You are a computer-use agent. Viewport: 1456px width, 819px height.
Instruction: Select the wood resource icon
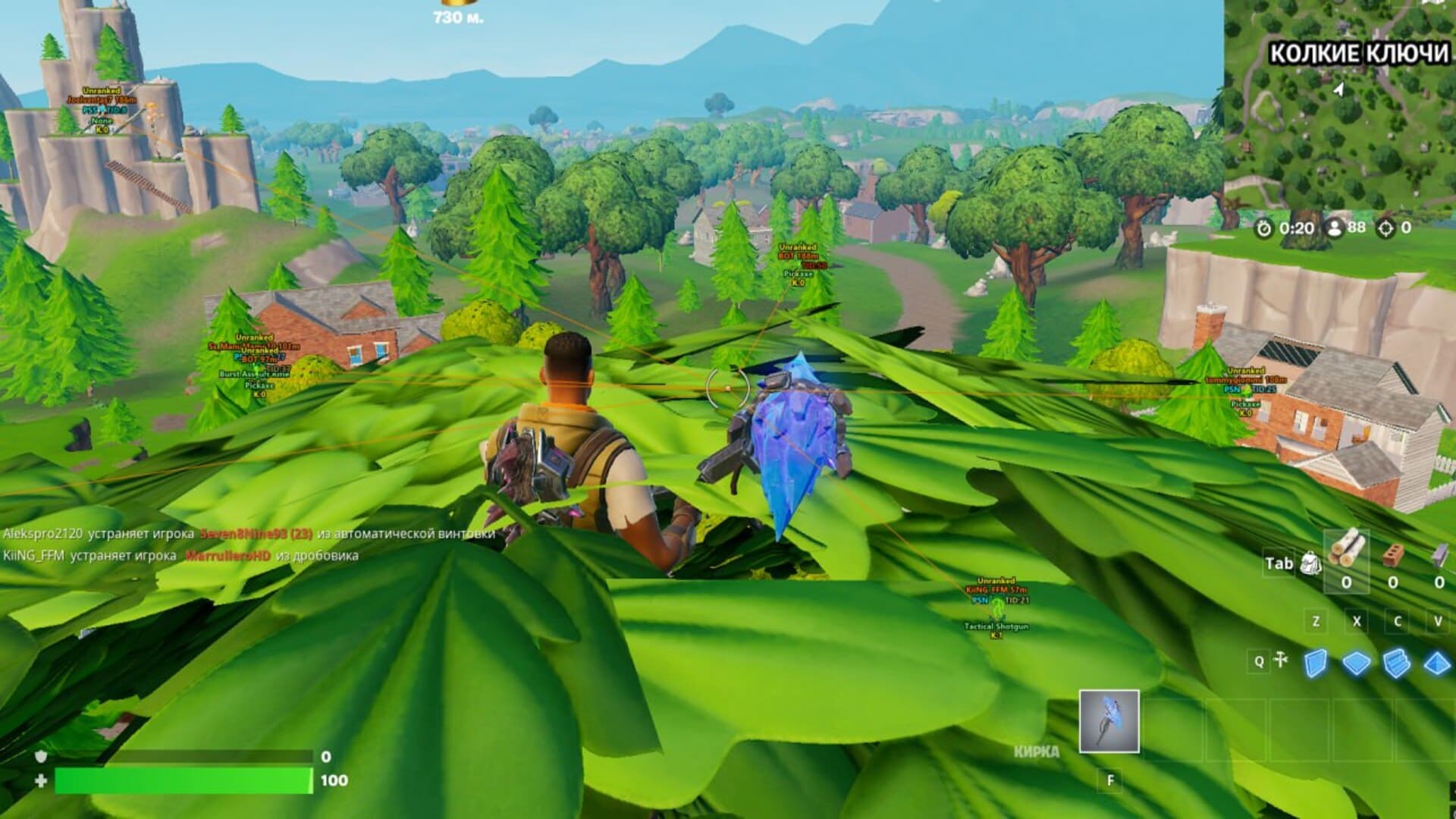pyautogui.click(x=1347, y=551)
